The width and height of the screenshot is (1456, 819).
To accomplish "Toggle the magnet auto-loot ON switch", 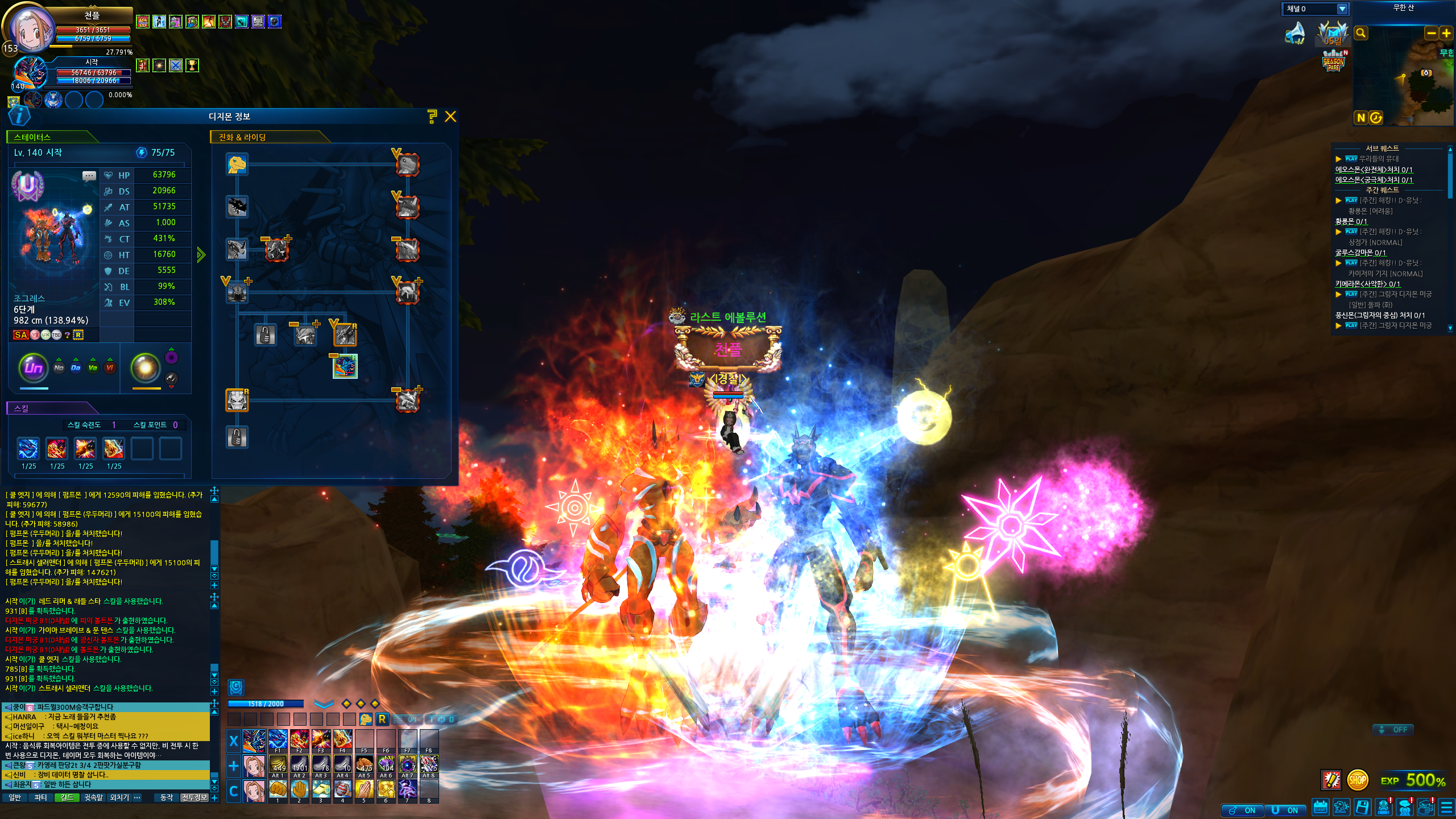I will (1285, 810).
